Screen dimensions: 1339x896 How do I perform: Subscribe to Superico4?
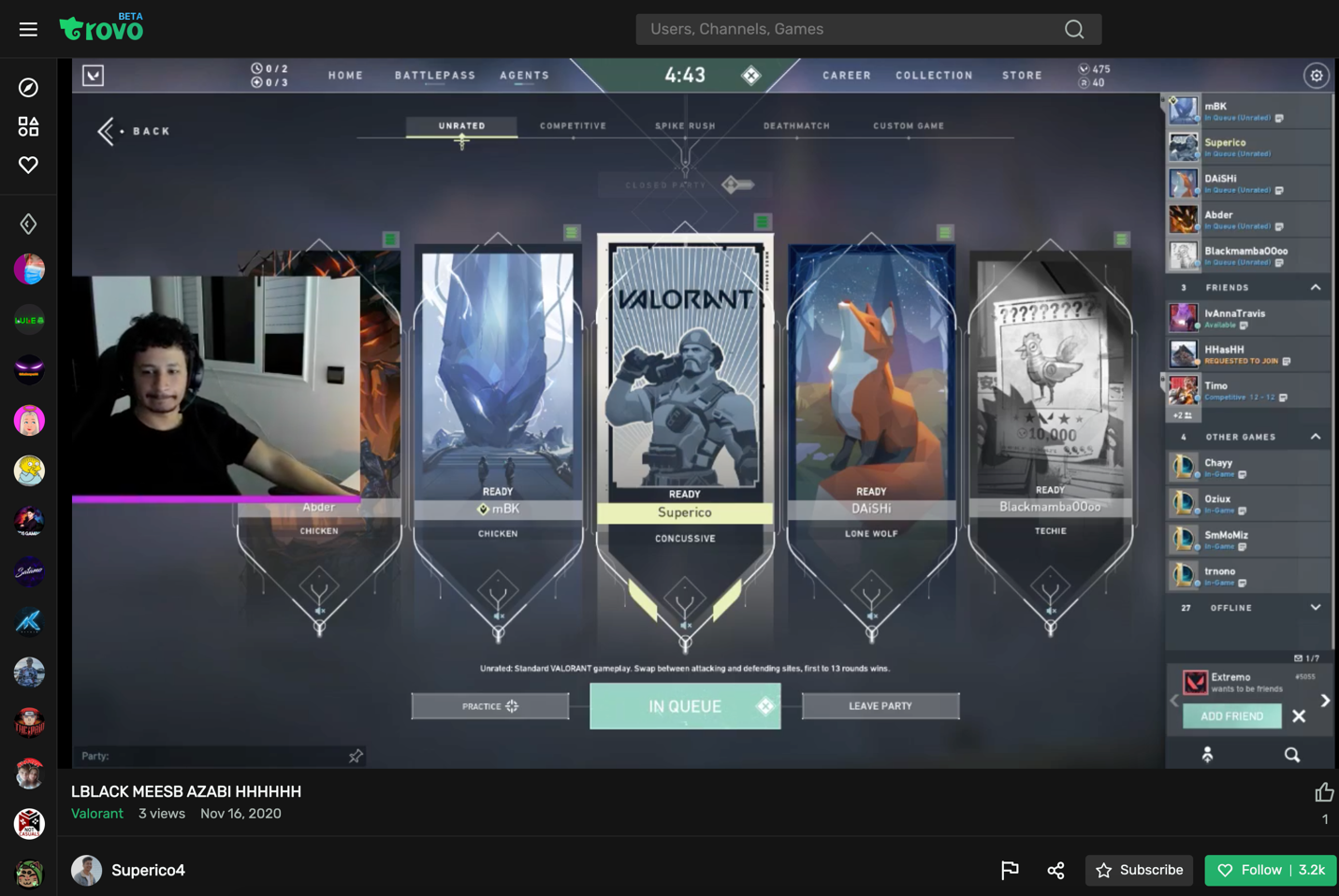[1139, 870]
